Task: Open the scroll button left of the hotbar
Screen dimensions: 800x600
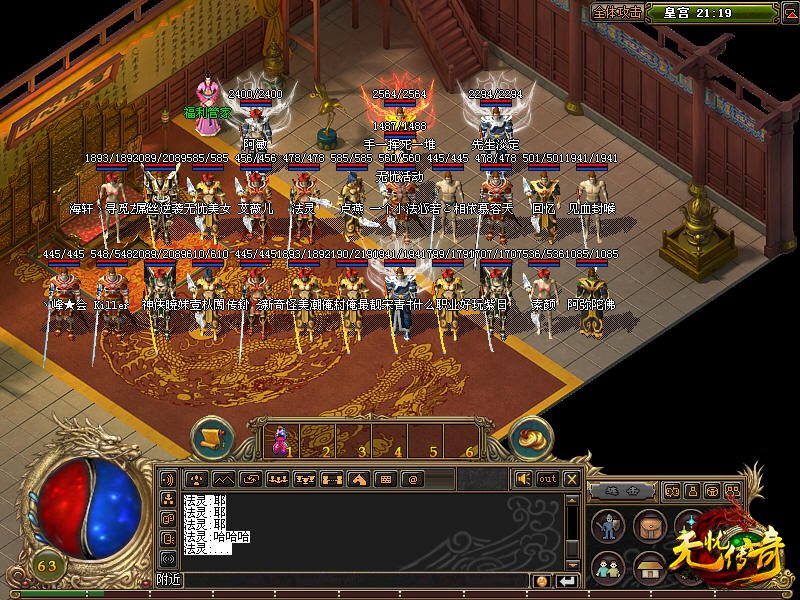Action: point(211,437)
